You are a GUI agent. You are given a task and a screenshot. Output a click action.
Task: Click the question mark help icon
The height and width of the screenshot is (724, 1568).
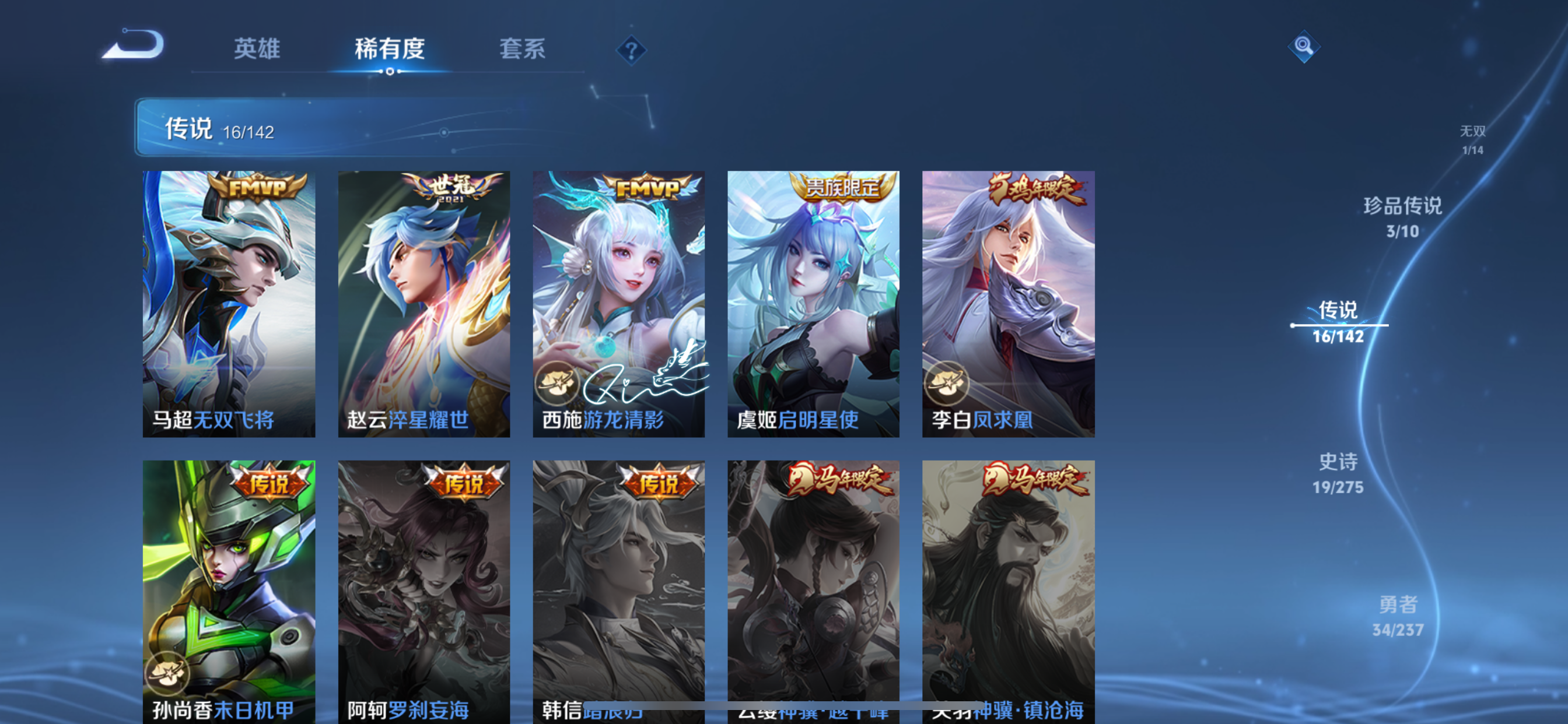631,50
